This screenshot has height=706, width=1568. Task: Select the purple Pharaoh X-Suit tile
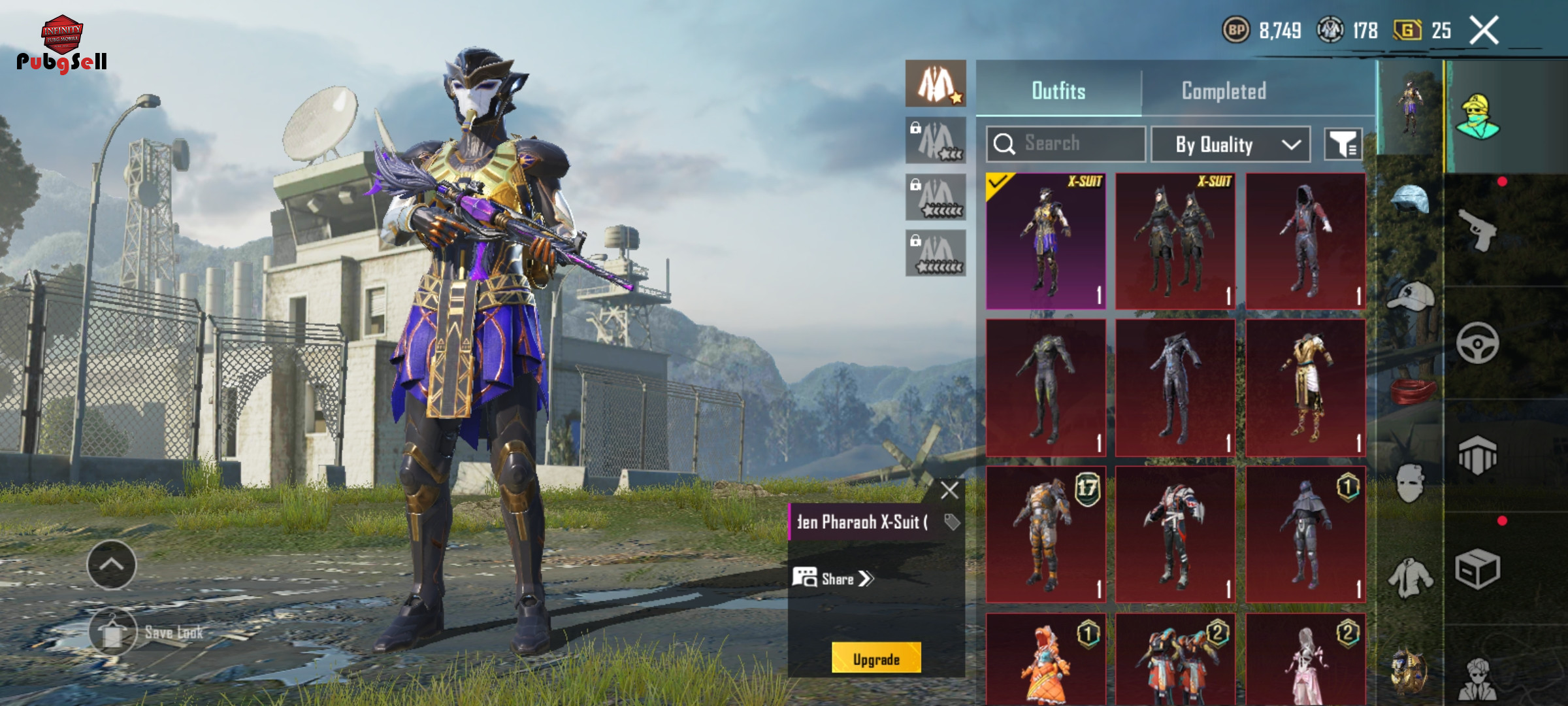click(1045, 241)
